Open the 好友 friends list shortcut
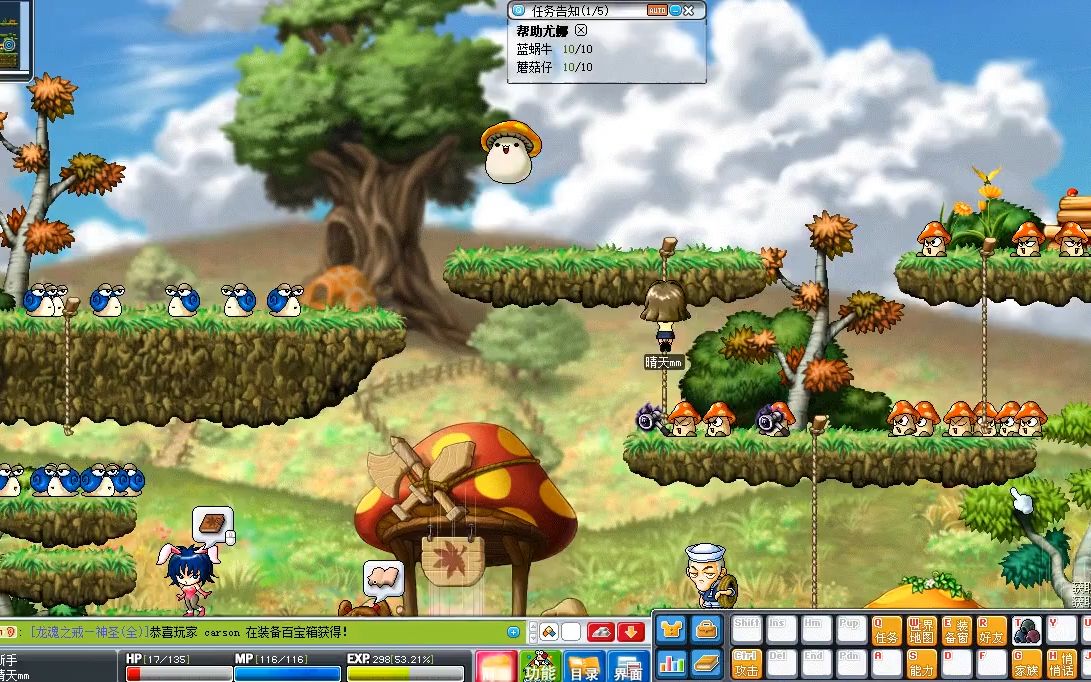Screen dimensions: 1091x682 [x=991, y=630]
